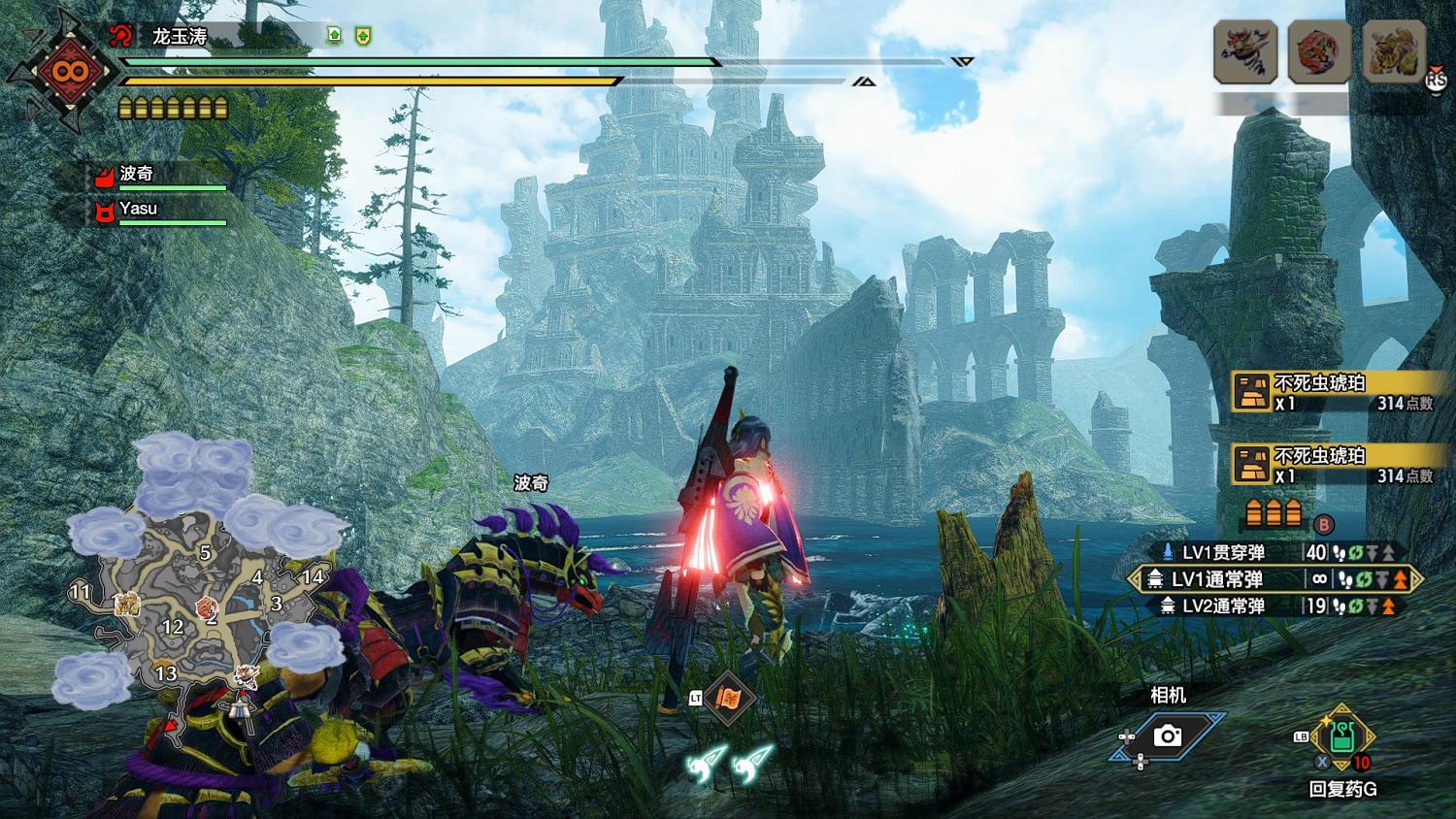This screenshot has height=819, width=1456.
Task: Select party member Yasu in the list
Action: [x=139, y=209]
